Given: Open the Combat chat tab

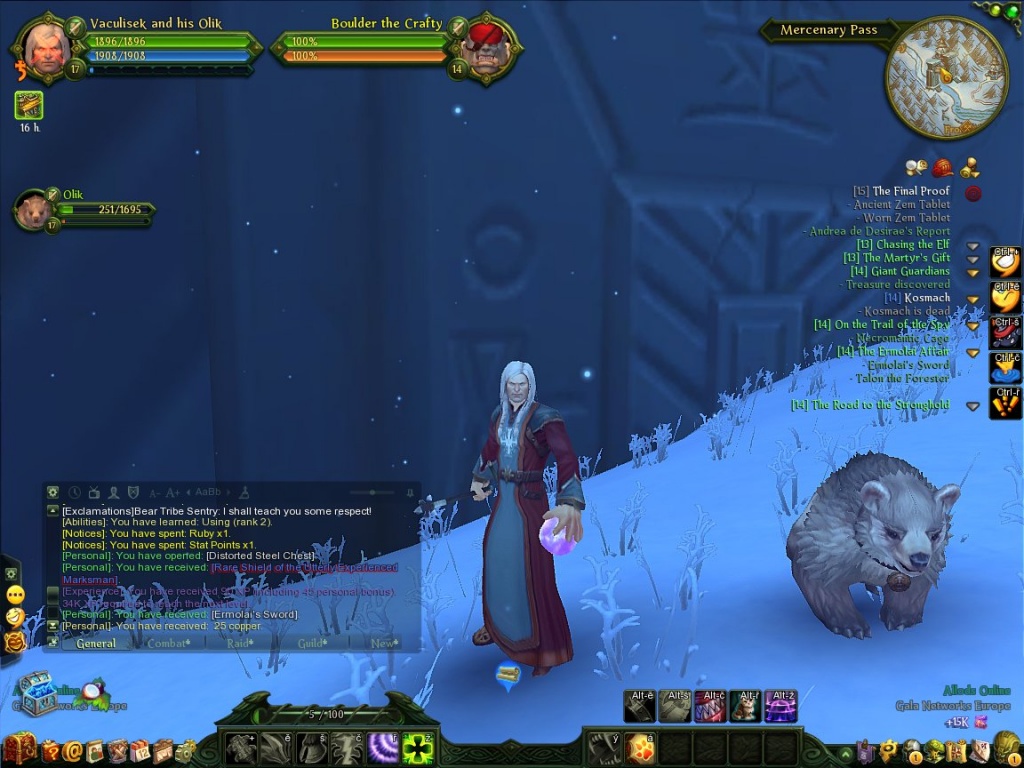Looking at the screenshot, I should point(167,643).
